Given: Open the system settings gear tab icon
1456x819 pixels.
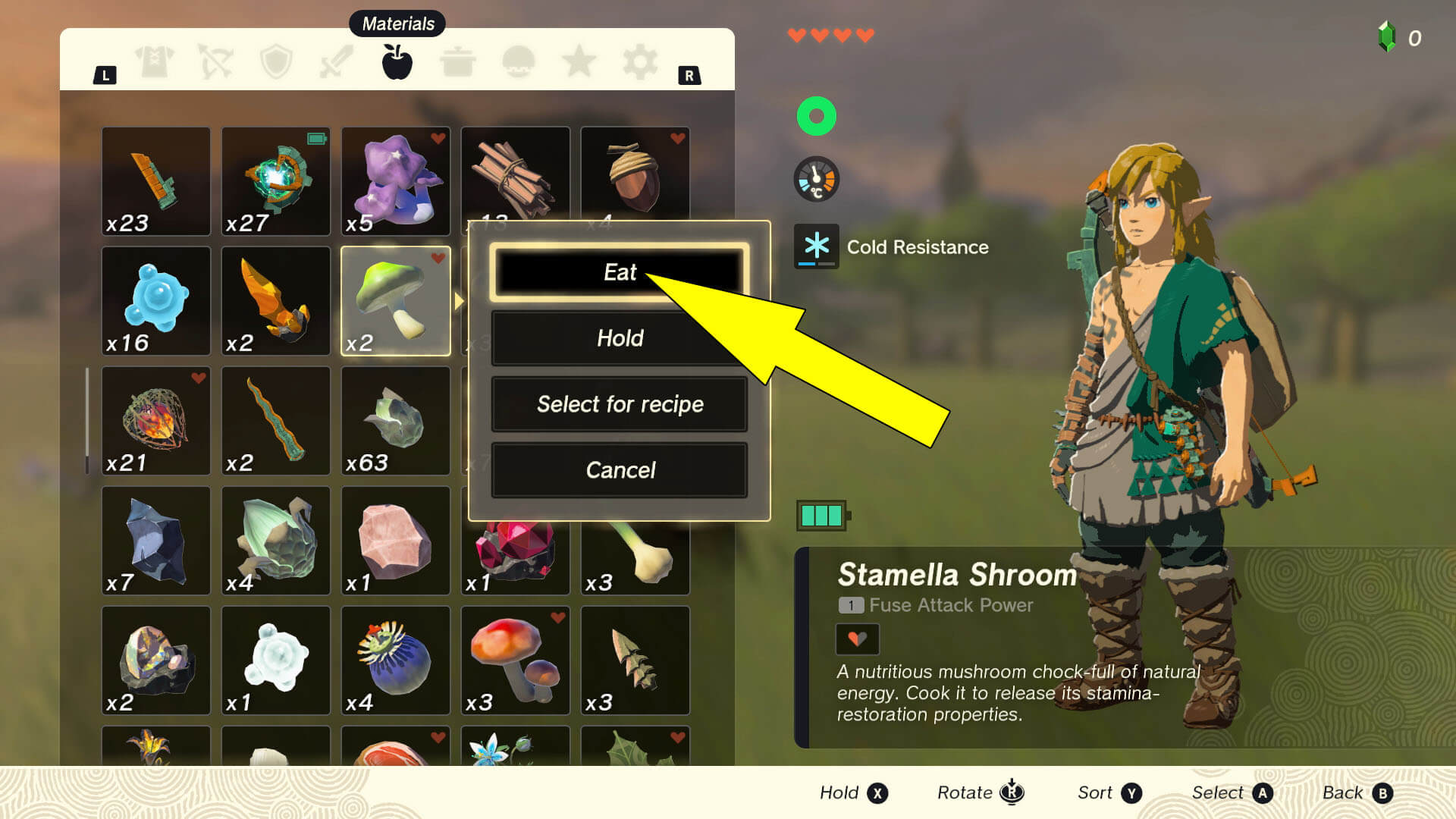Looking at the screenshot, I should pos(639,62).
